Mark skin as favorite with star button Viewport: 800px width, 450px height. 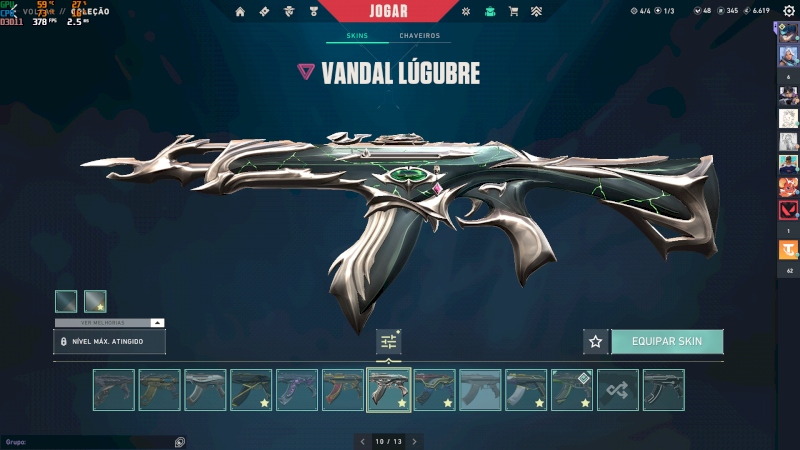pos(596,341)
